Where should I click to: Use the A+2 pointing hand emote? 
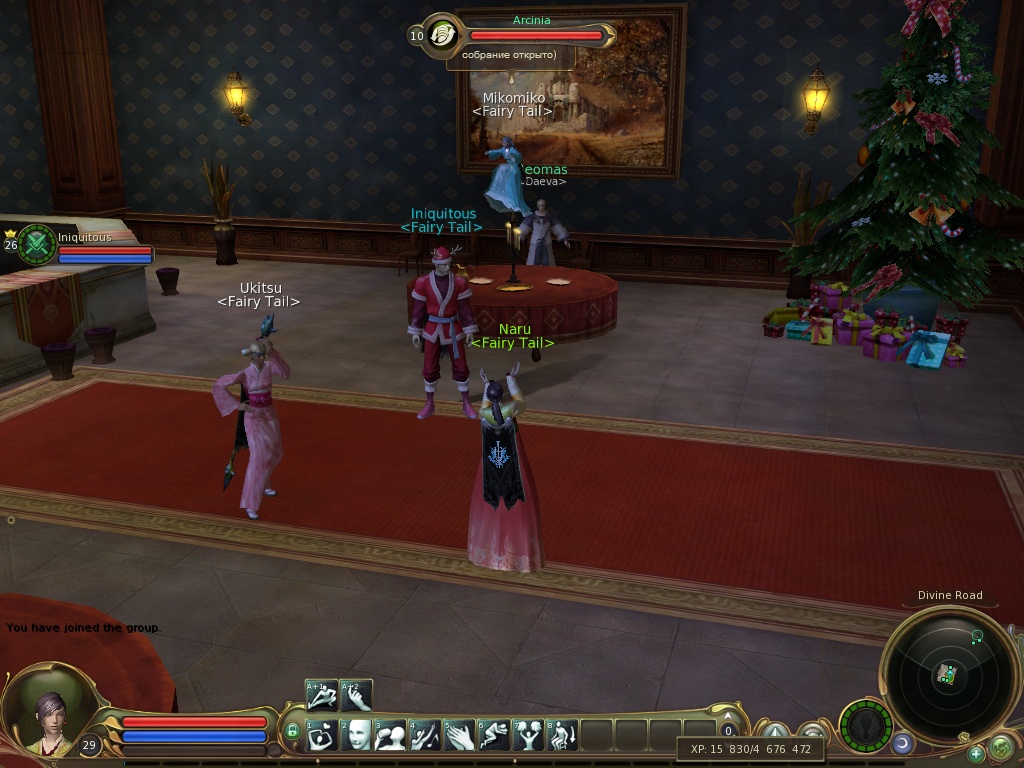click(356, 695)
